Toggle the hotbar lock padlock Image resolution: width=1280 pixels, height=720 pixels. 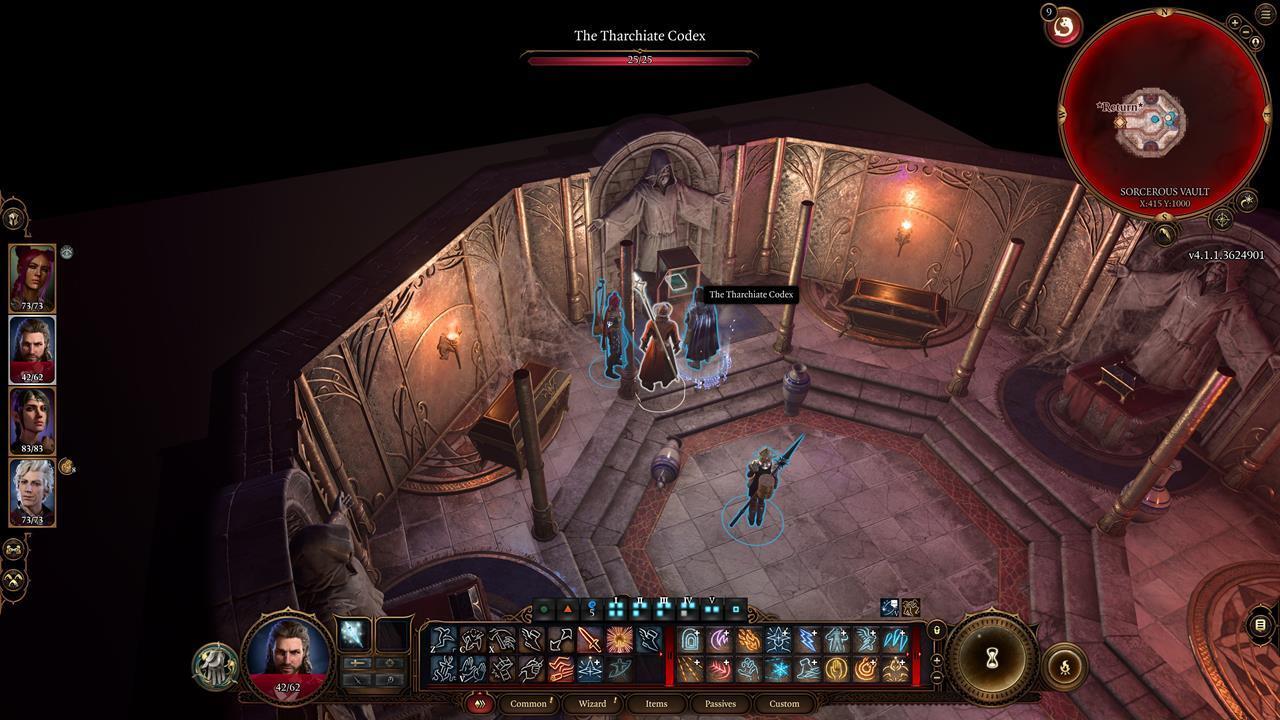coord(936,630)
